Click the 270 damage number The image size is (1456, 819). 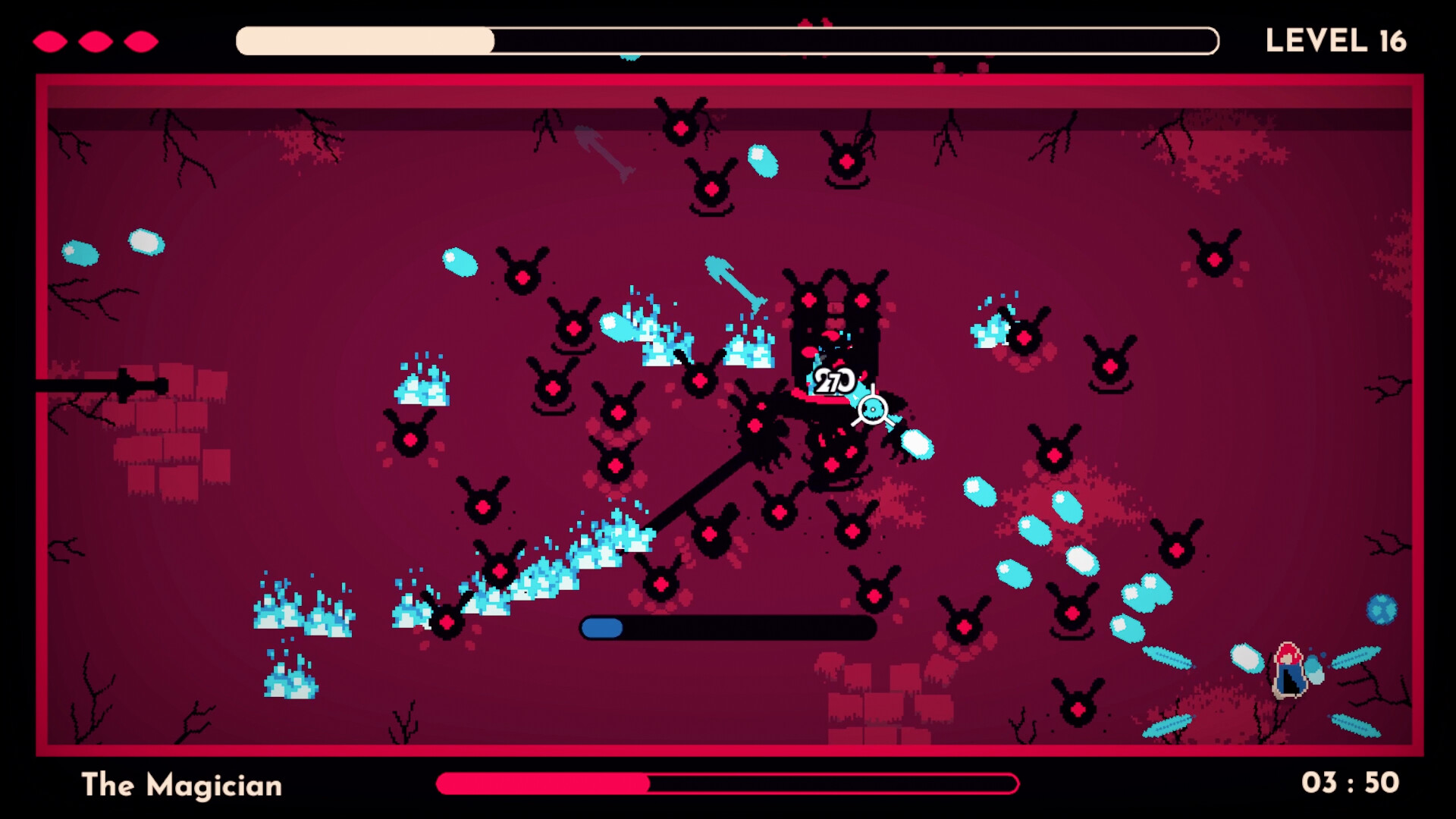coord(834,379)
